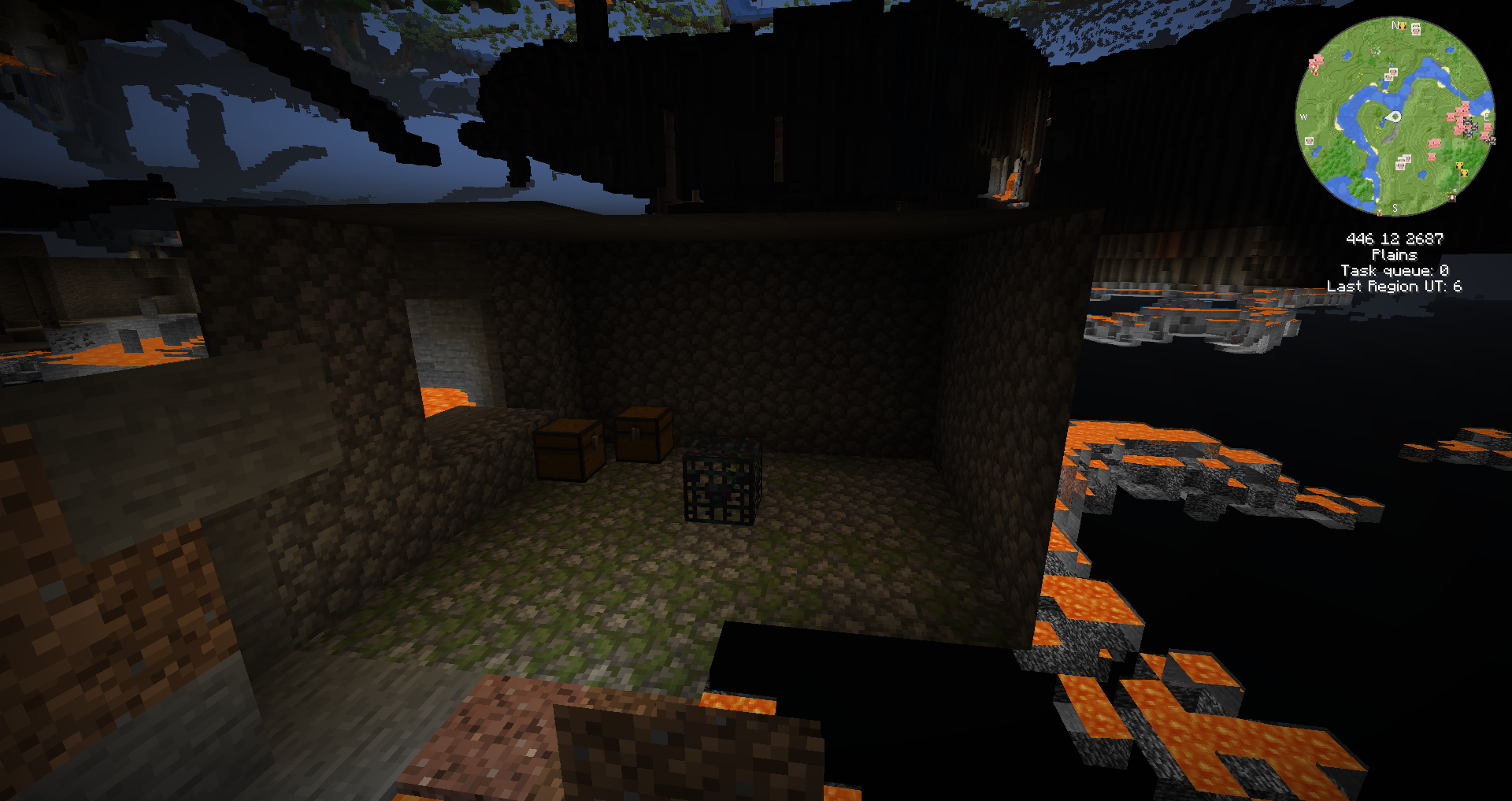Click the circular minimap
Screen dimensions: 1512x801
pos(1395,117)
